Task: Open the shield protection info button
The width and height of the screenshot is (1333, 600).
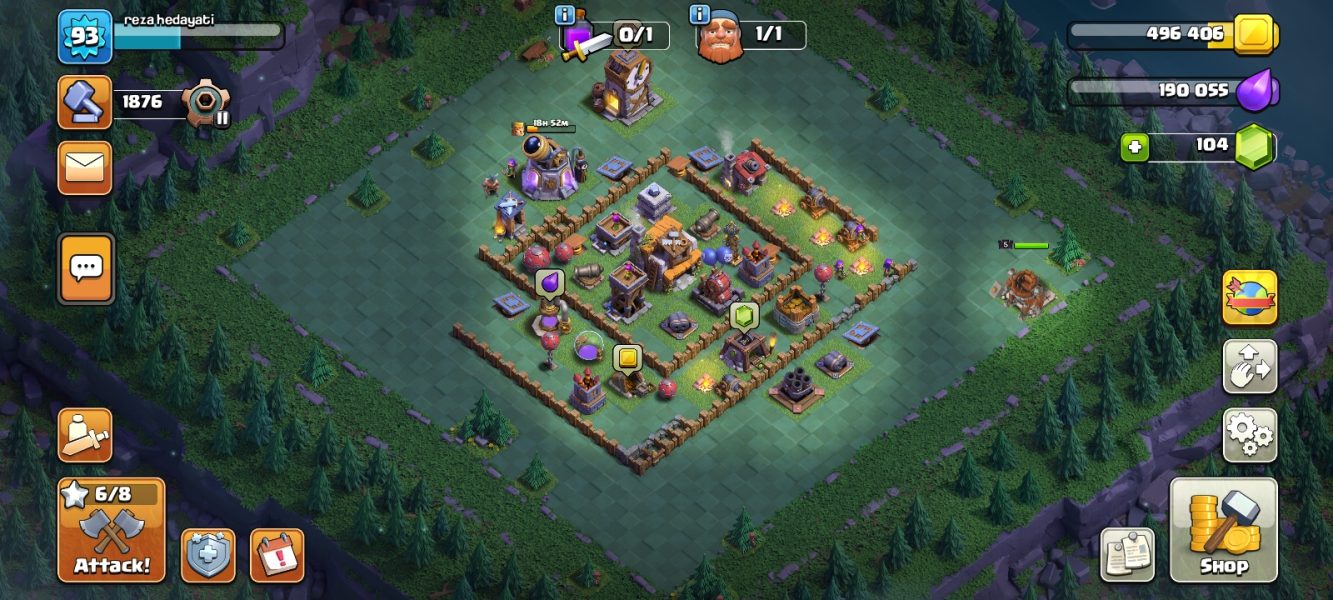Action: point(208,556)
